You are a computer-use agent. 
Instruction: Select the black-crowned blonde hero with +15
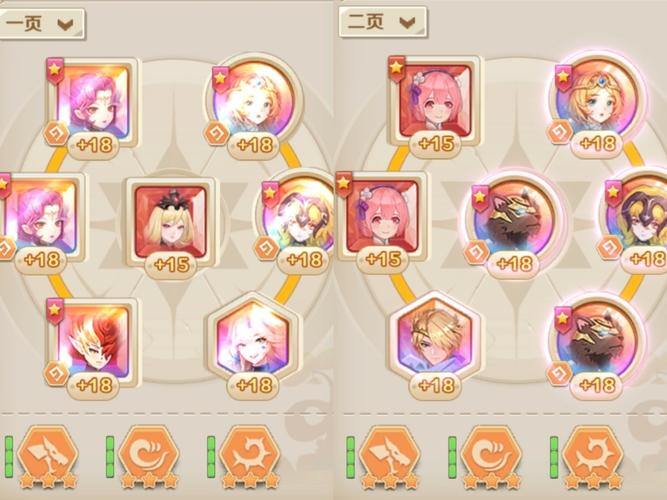point(170,220)
